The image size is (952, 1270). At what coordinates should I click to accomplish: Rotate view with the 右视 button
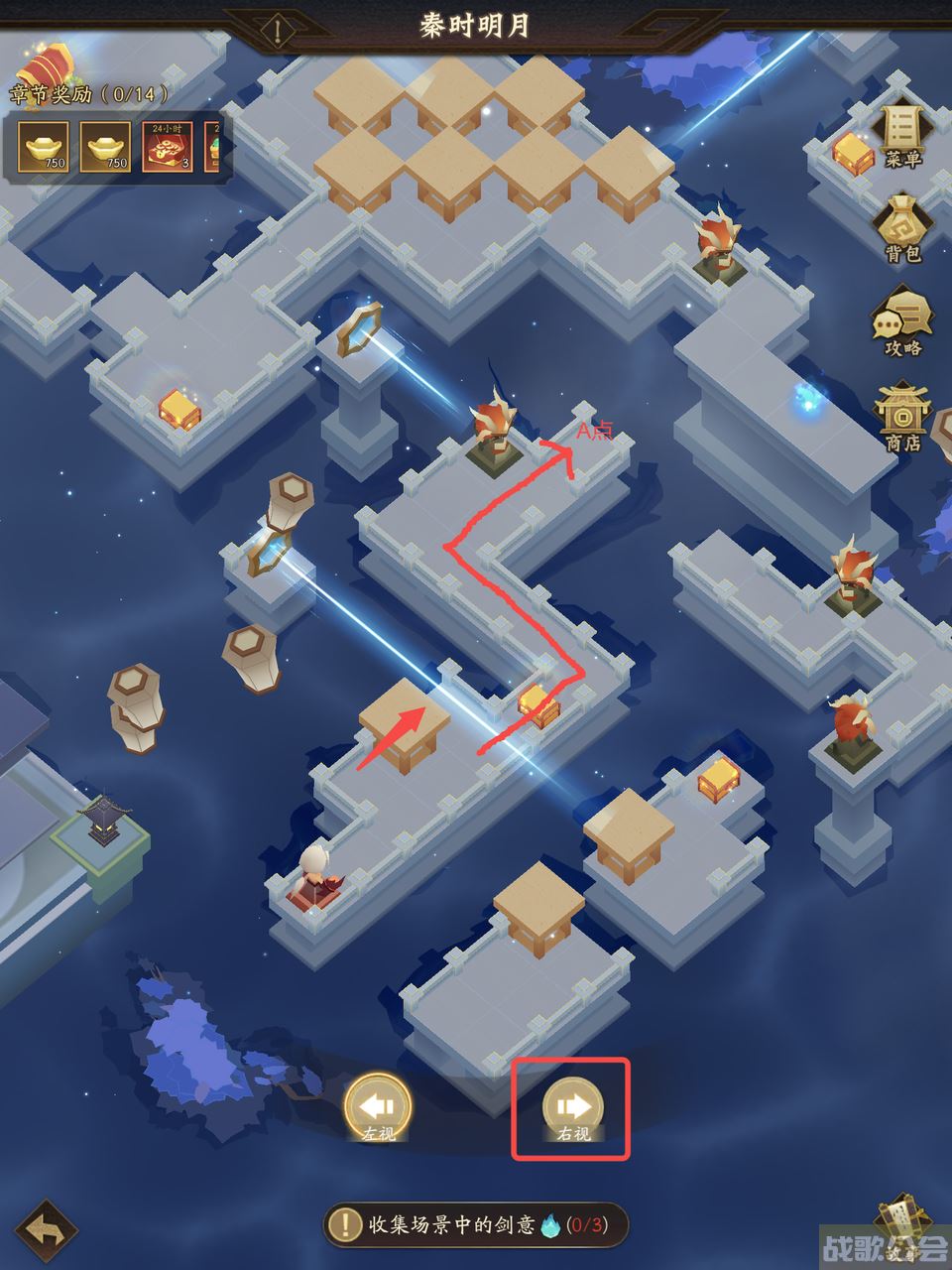coord(572,1107)
